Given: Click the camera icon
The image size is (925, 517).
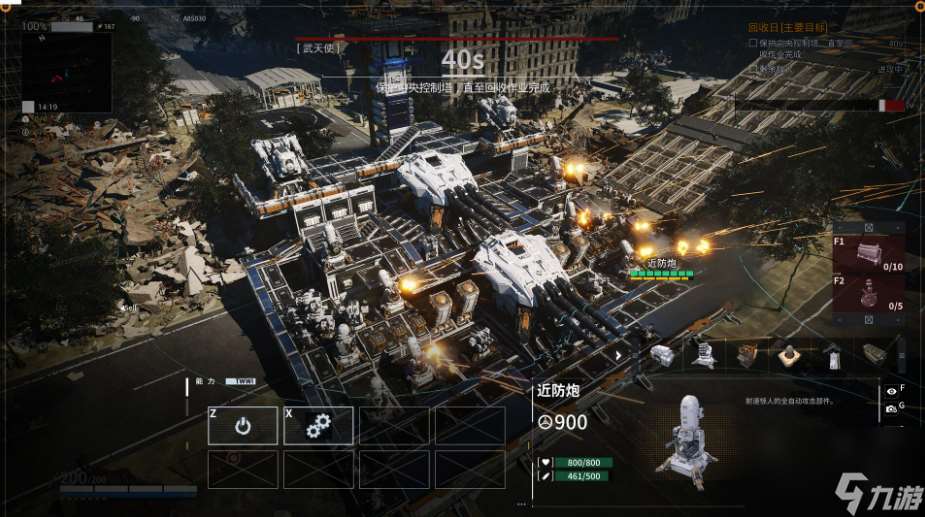Looking at the screenshot, I should 891,409.
